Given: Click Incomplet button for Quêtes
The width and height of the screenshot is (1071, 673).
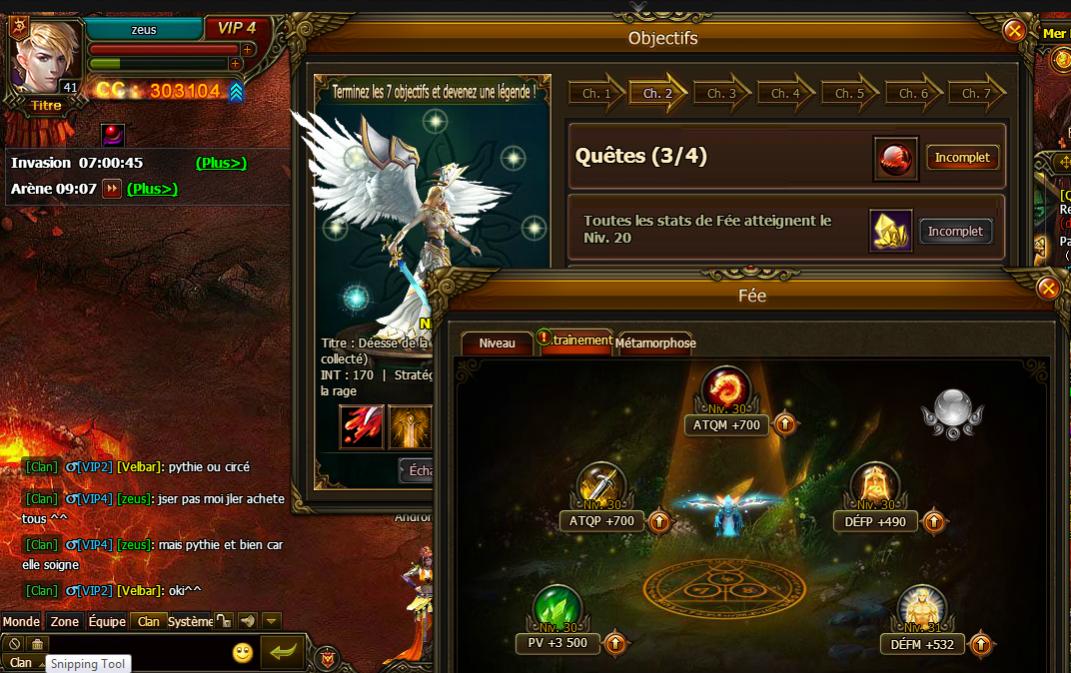Looking at the screenshot, I should (x=962, y=158).
